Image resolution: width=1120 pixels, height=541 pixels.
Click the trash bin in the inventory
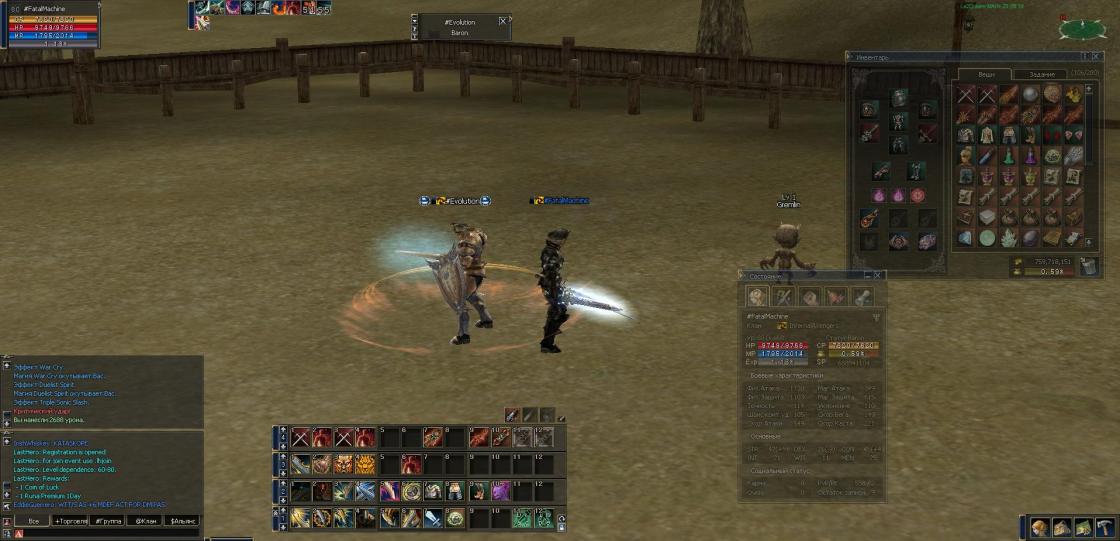[1089, 266]
